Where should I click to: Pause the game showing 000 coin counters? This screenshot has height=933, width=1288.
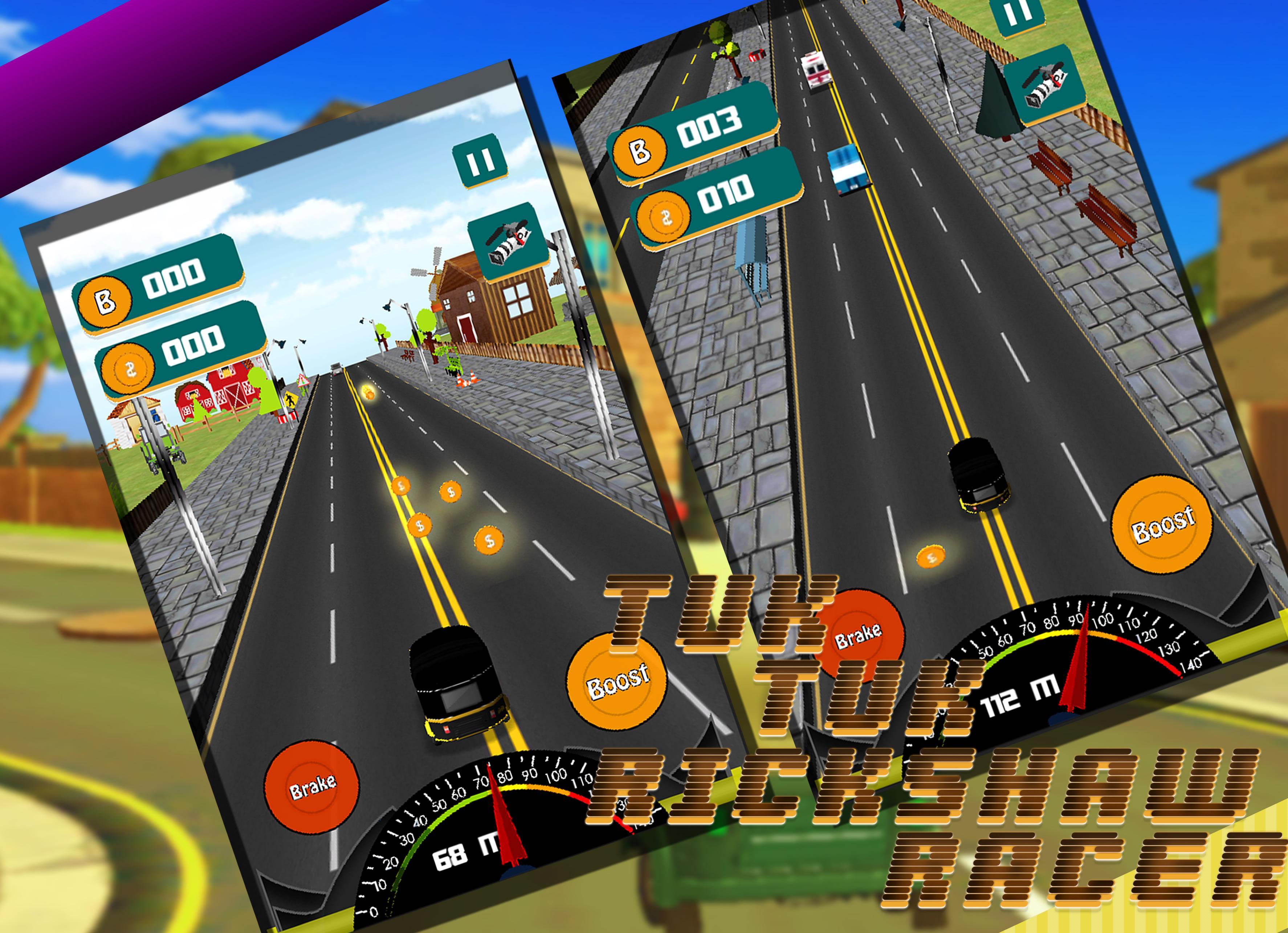[479, 161]
